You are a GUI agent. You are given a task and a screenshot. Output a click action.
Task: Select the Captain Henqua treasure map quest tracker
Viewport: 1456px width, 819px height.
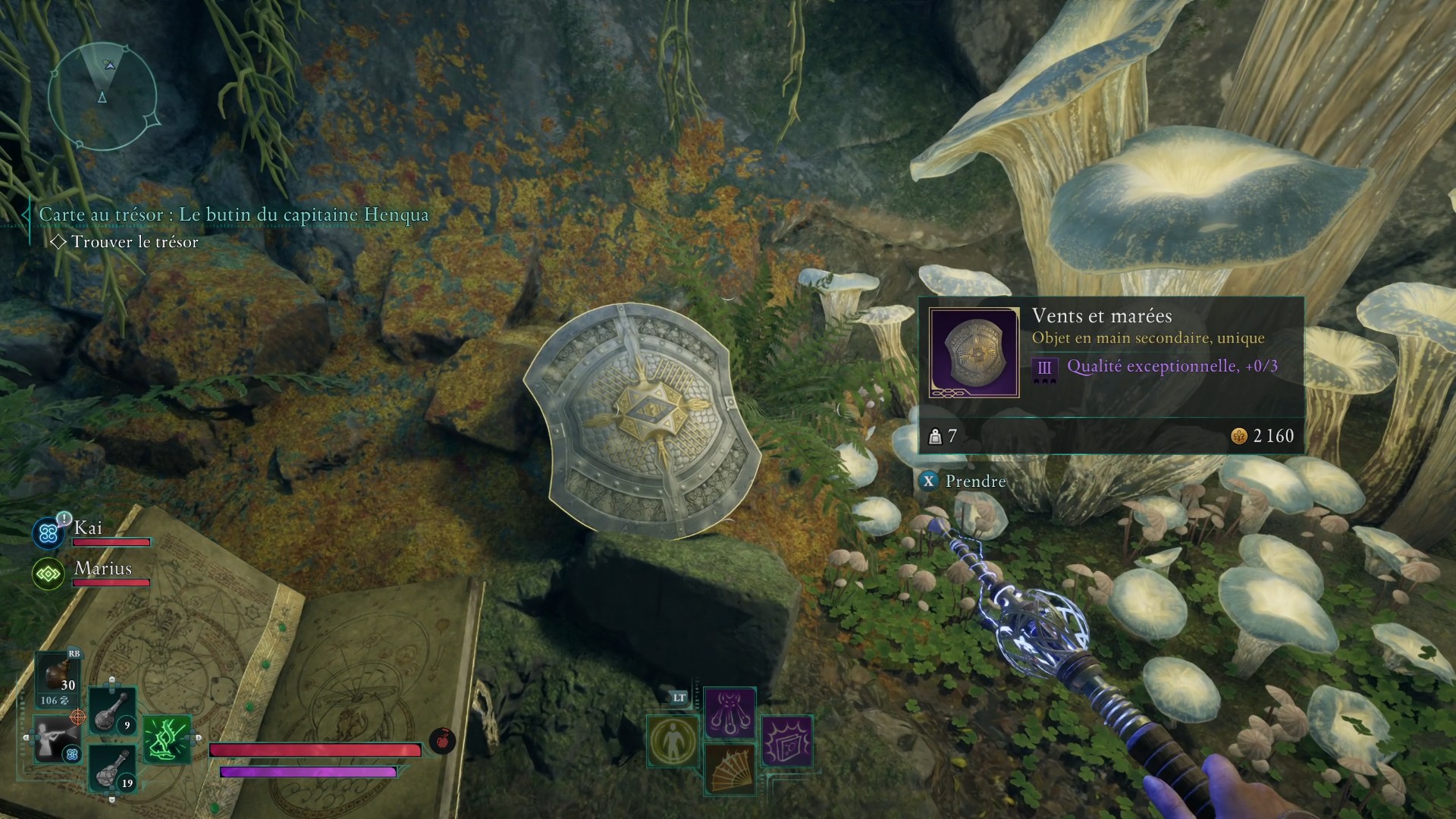click(x=234, y=215)
